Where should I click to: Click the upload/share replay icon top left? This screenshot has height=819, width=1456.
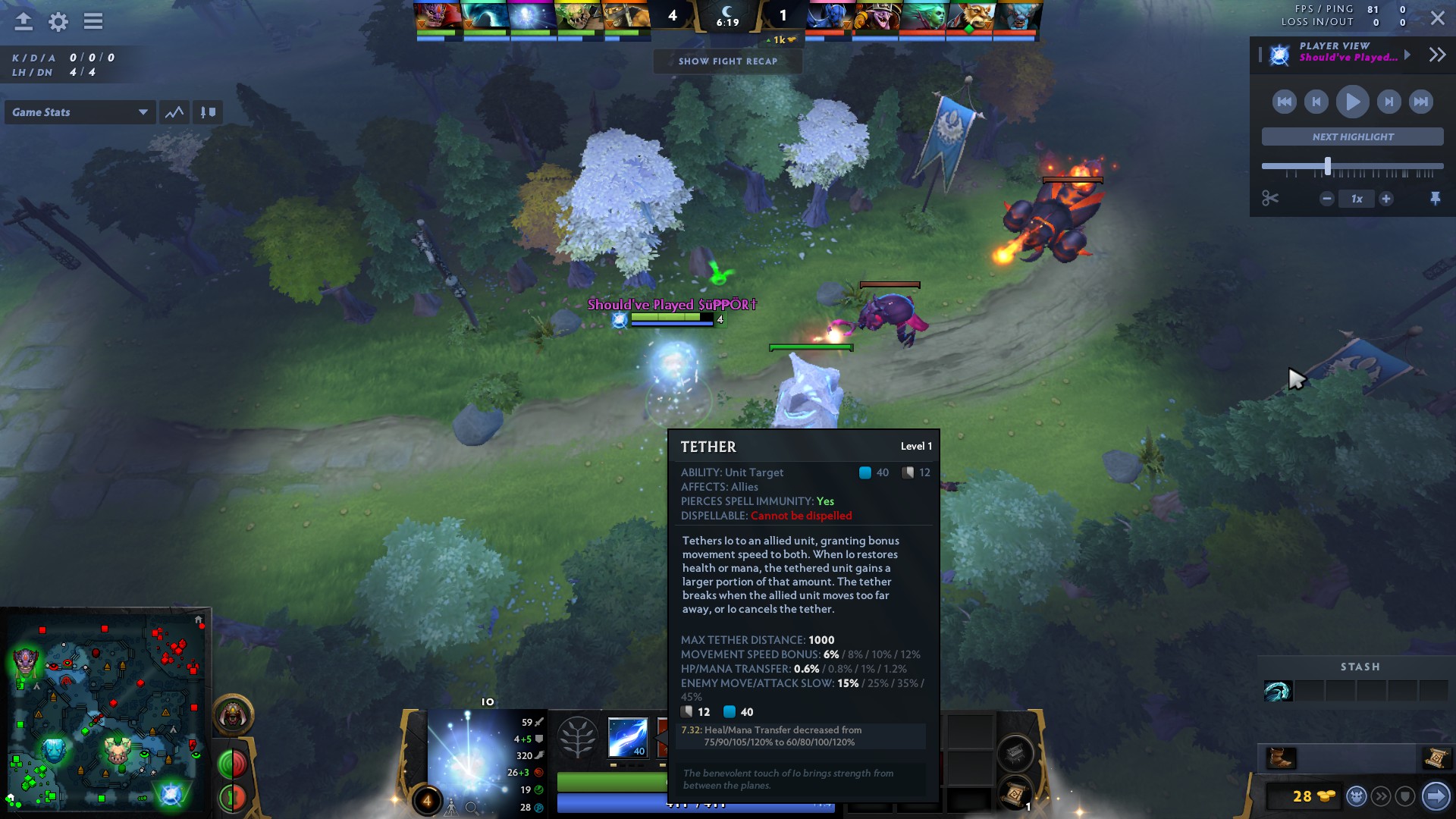point(23,22)
